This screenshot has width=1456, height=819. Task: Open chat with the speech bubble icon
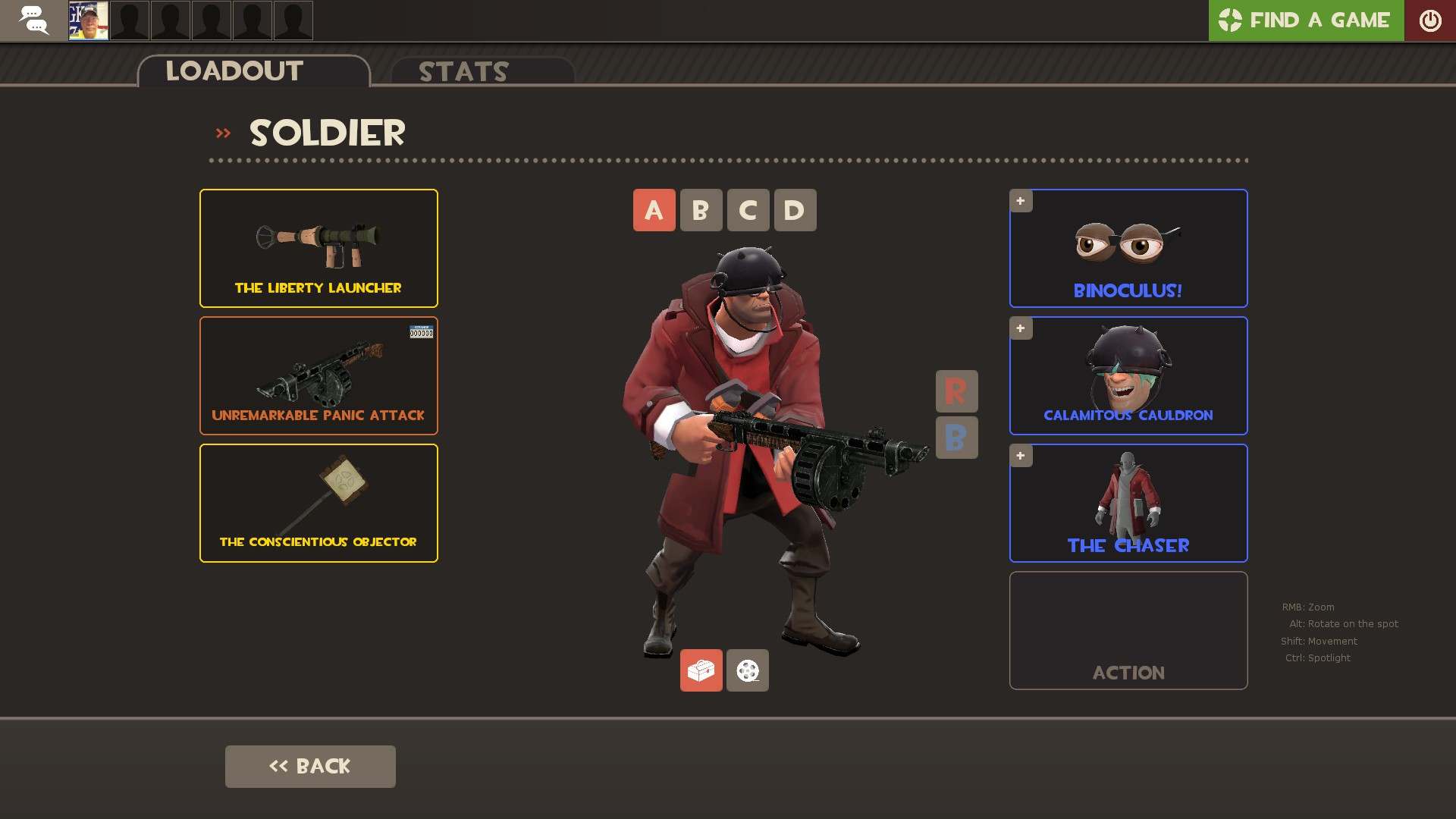click(x=33, y=20)
